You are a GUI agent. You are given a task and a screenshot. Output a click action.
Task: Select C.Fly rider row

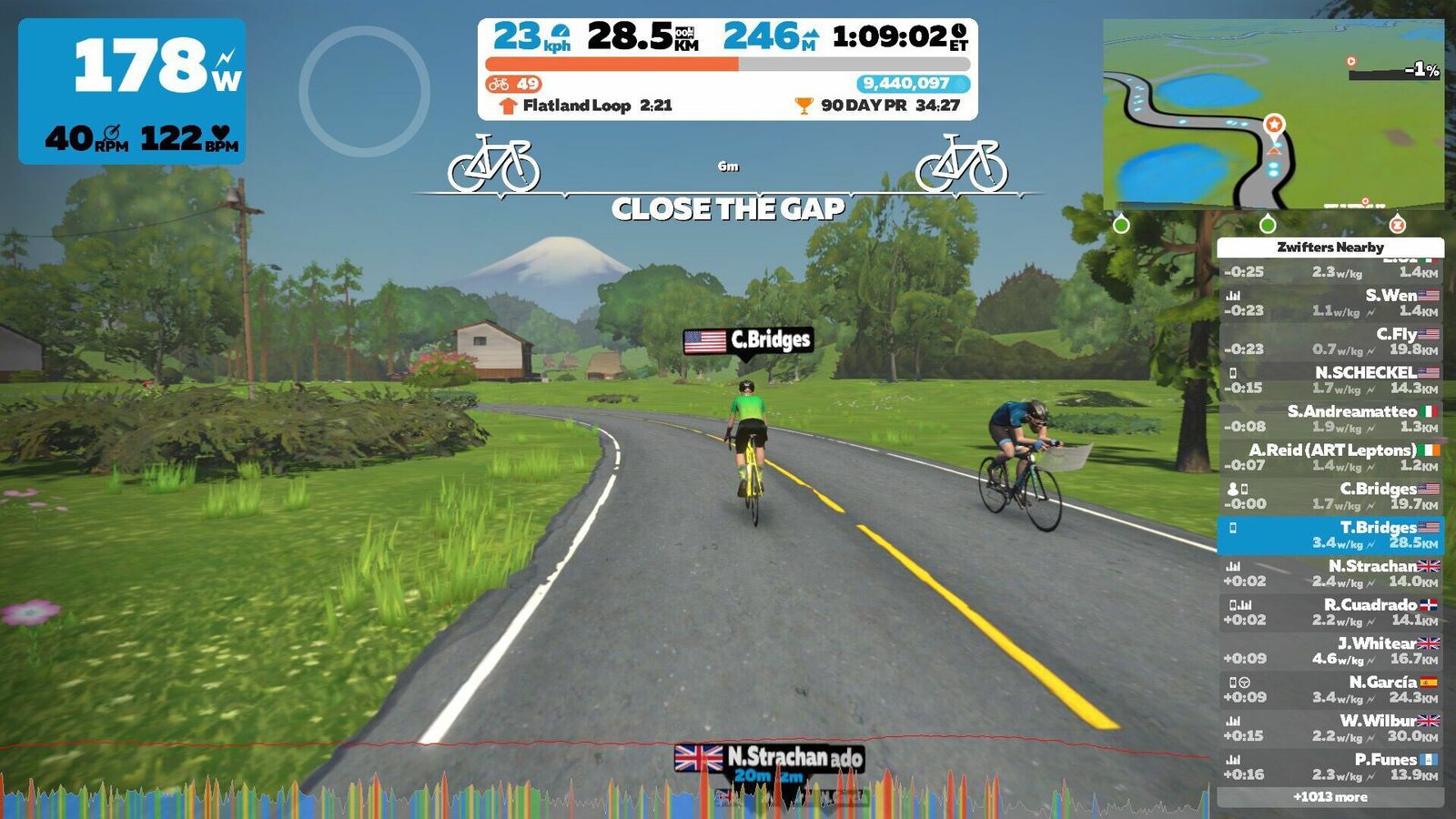pyautogui.click(x=1330, y=342)
